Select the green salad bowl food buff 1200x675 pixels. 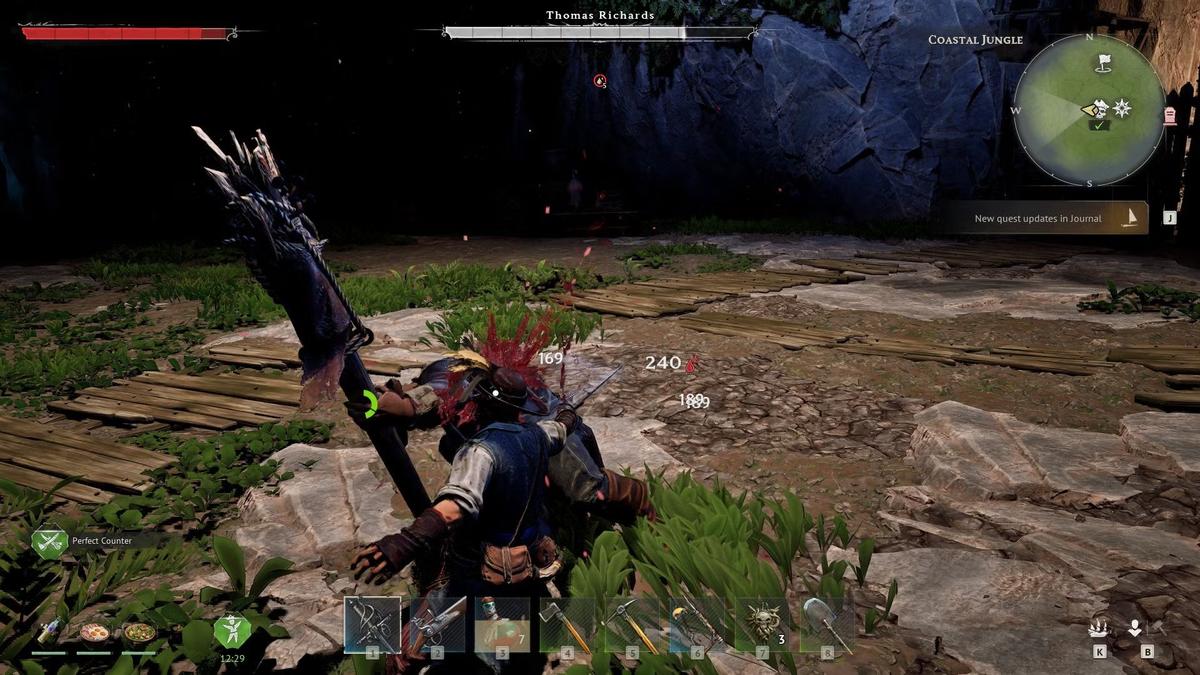point(139,632)
